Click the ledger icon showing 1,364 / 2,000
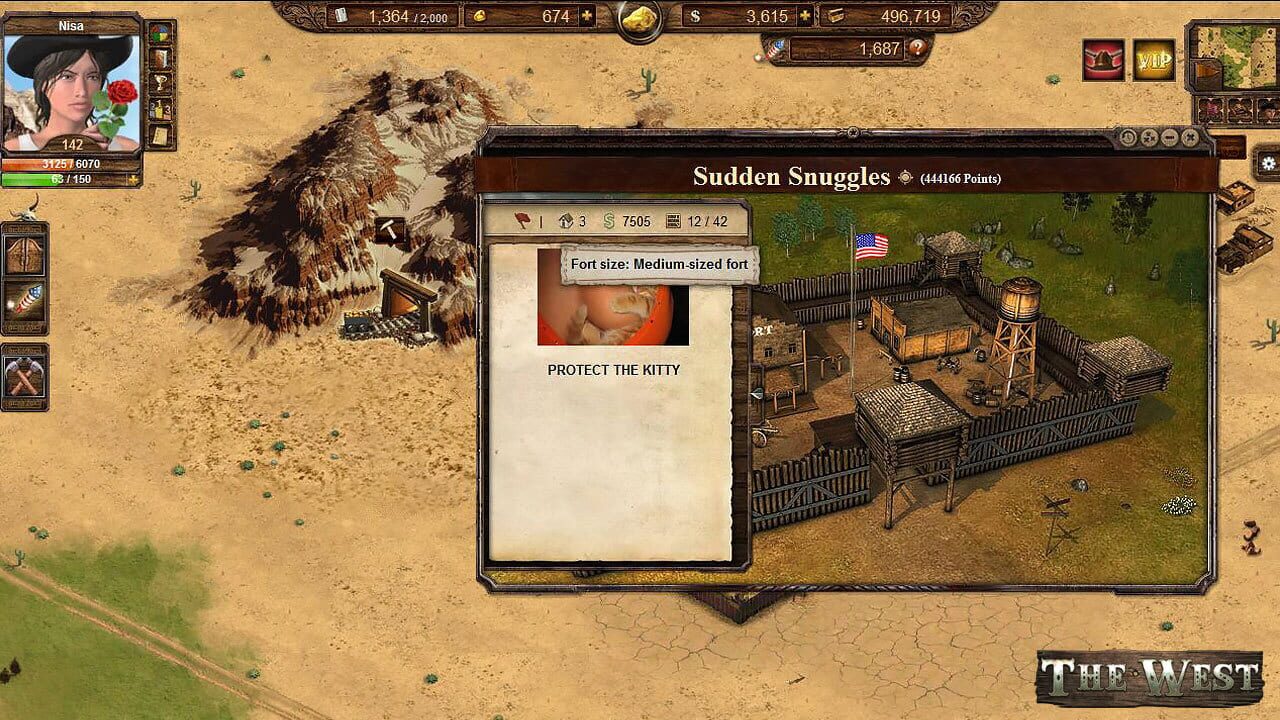The image size is (1280, 720). [342, 16]
